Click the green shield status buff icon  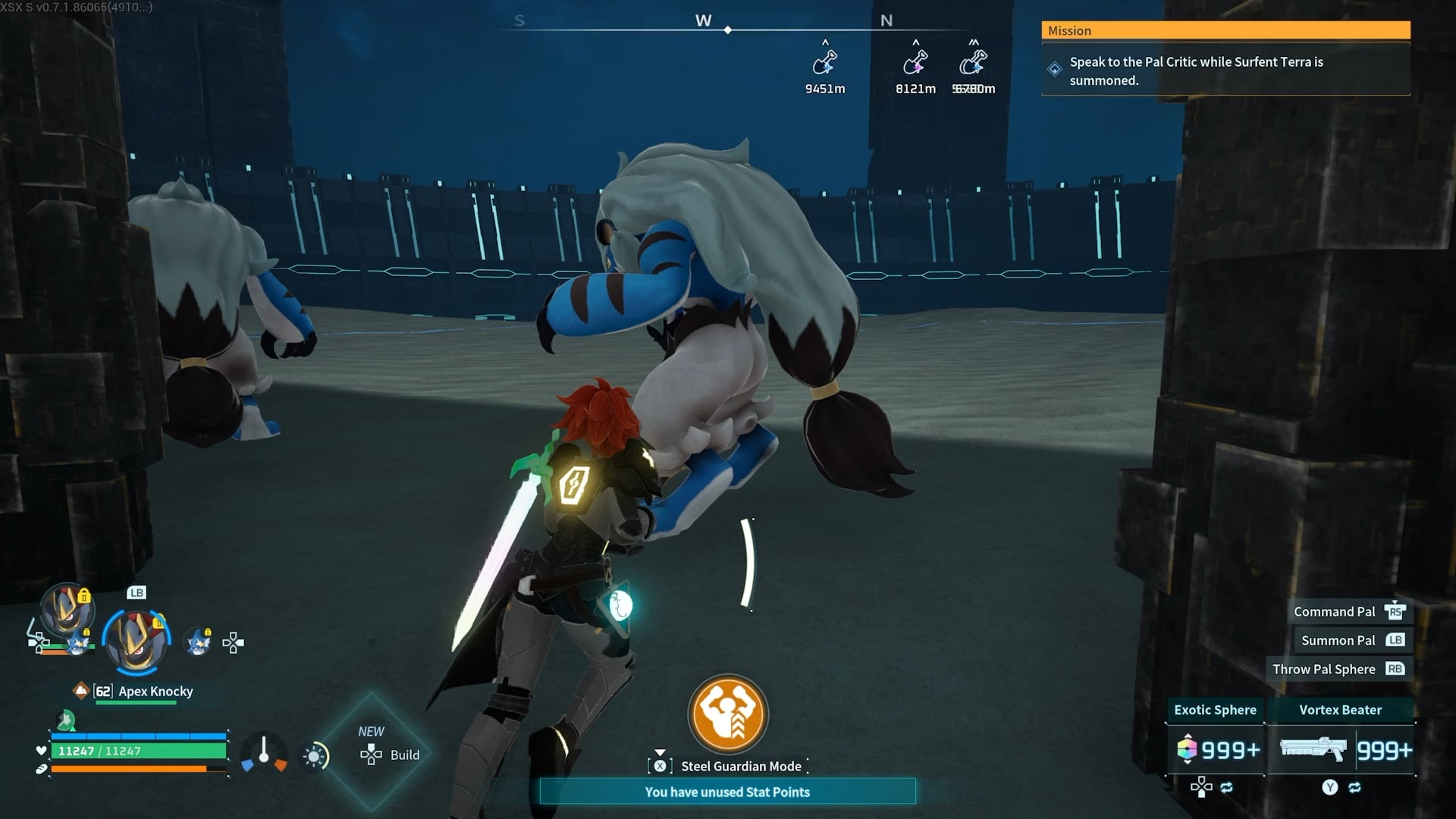66,719
